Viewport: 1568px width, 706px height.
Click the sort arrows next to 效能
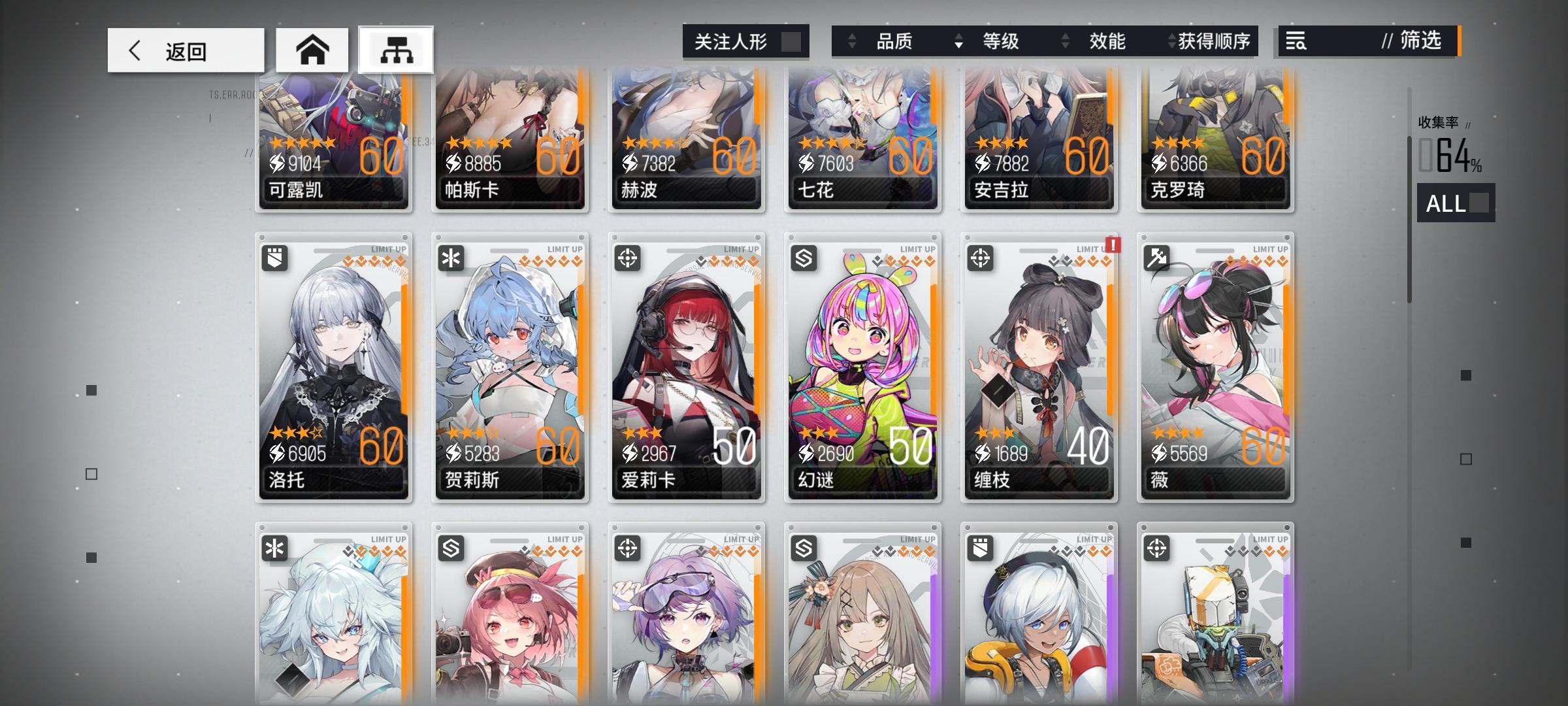point(1064,41)
